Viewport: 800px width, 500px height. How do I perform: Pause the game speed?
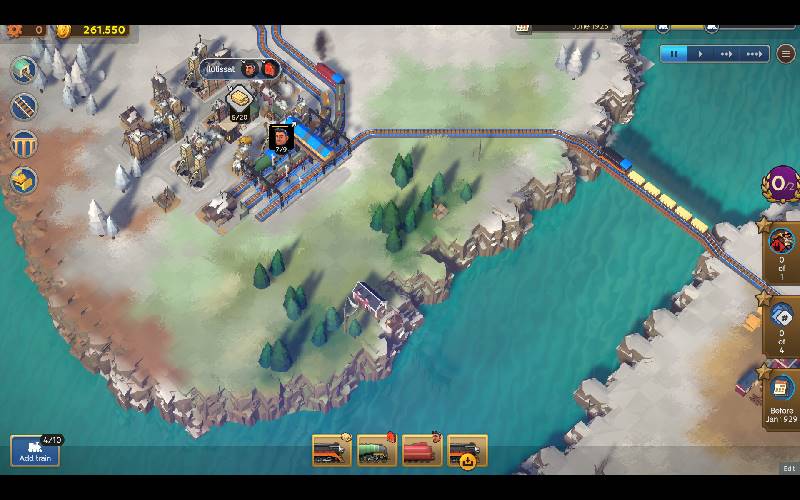pyautogui.click(x=674, y=53)
